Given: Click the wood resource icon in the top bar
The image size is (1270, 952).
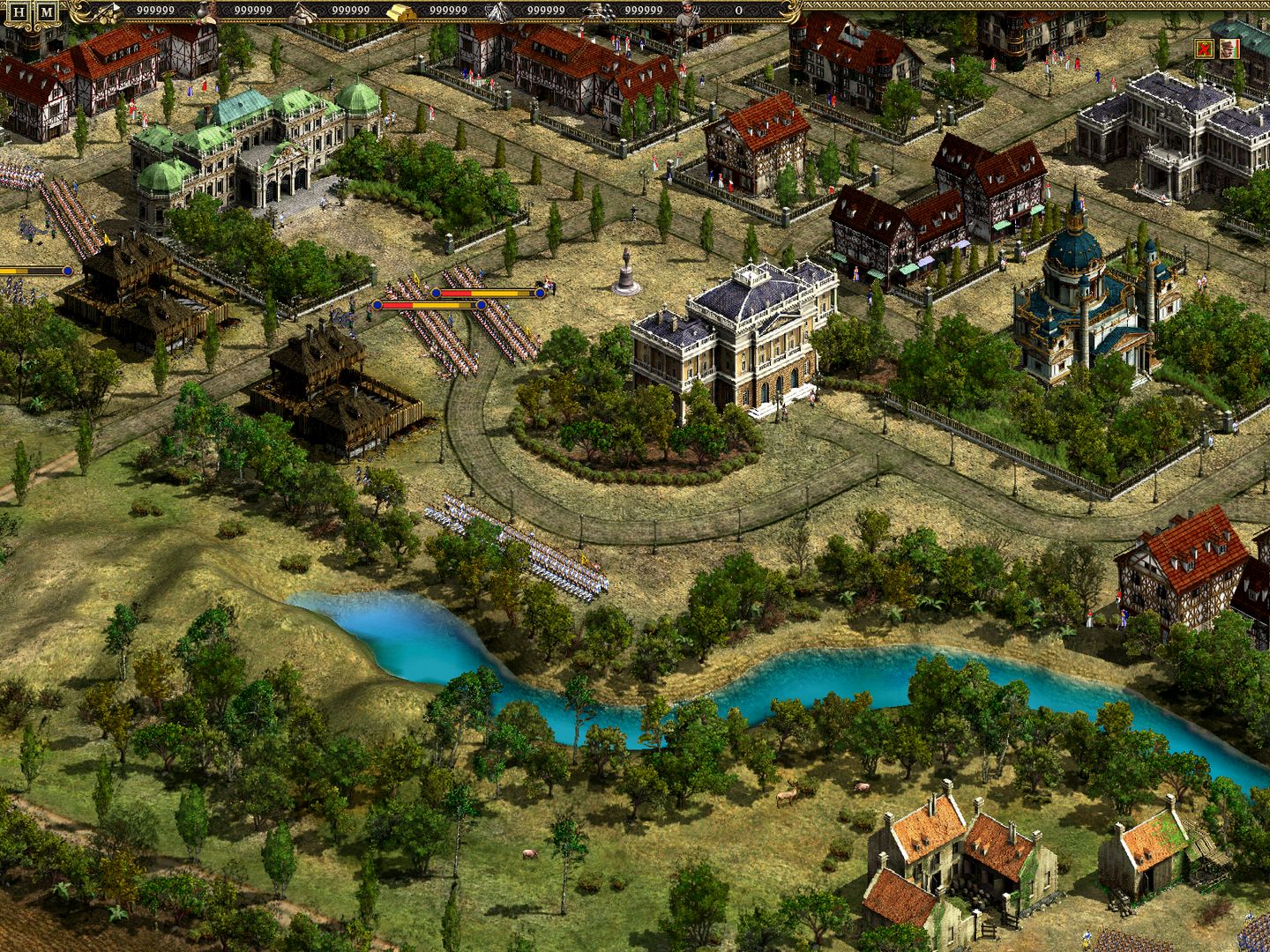Looking at the screenshot, I should tap(108, 11).
